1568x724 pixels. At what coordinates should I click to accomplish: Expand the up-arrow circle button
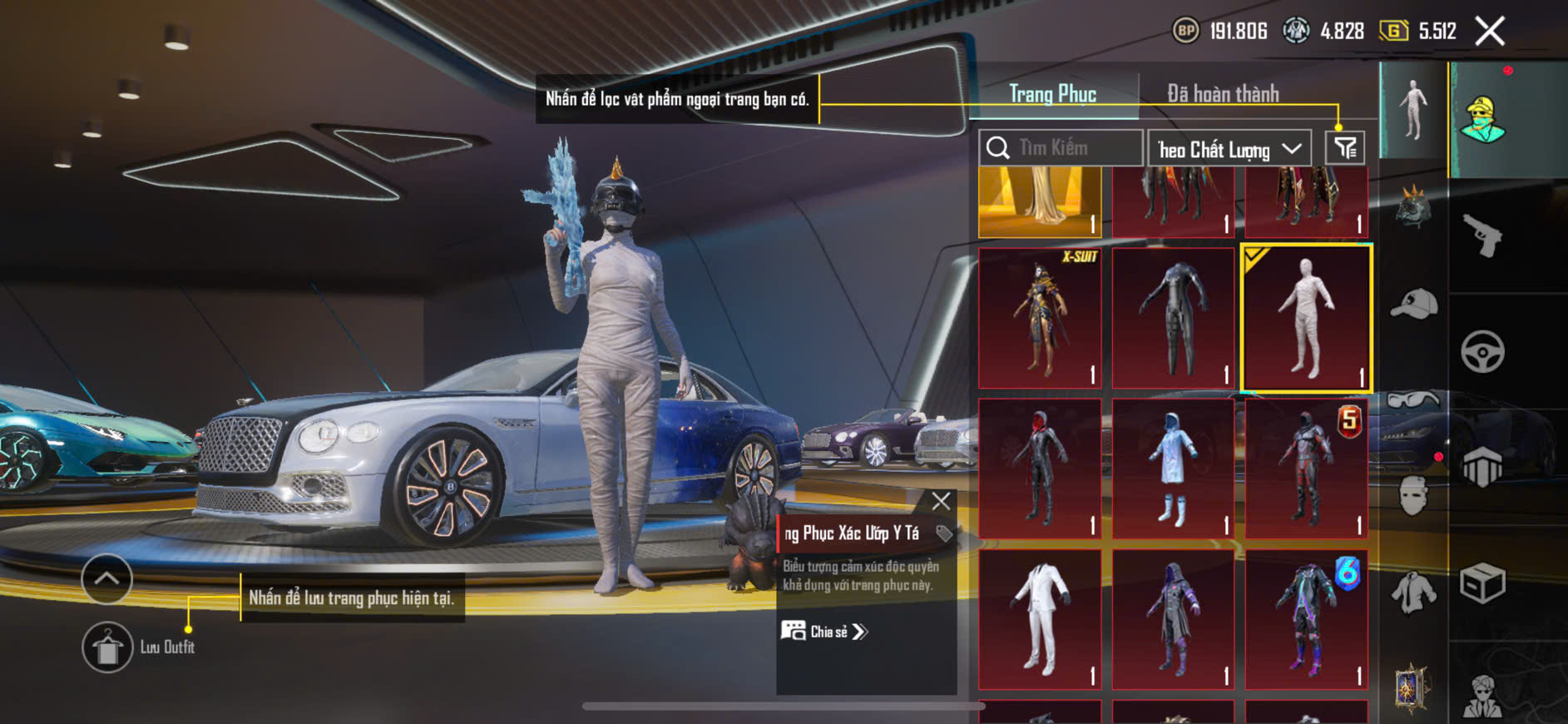(106, 578)
